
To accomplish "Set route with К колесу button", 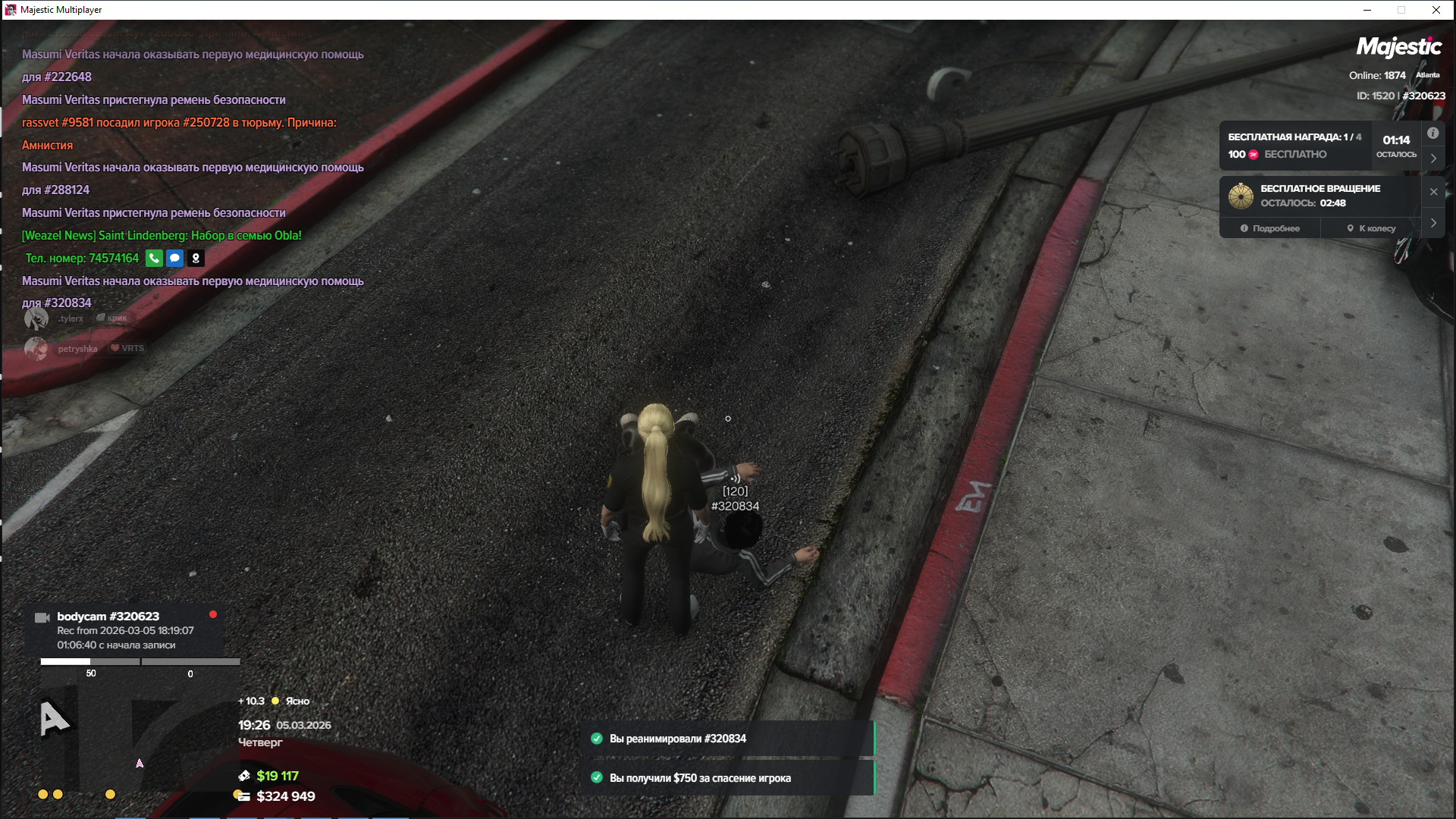I will point(1371,228).
